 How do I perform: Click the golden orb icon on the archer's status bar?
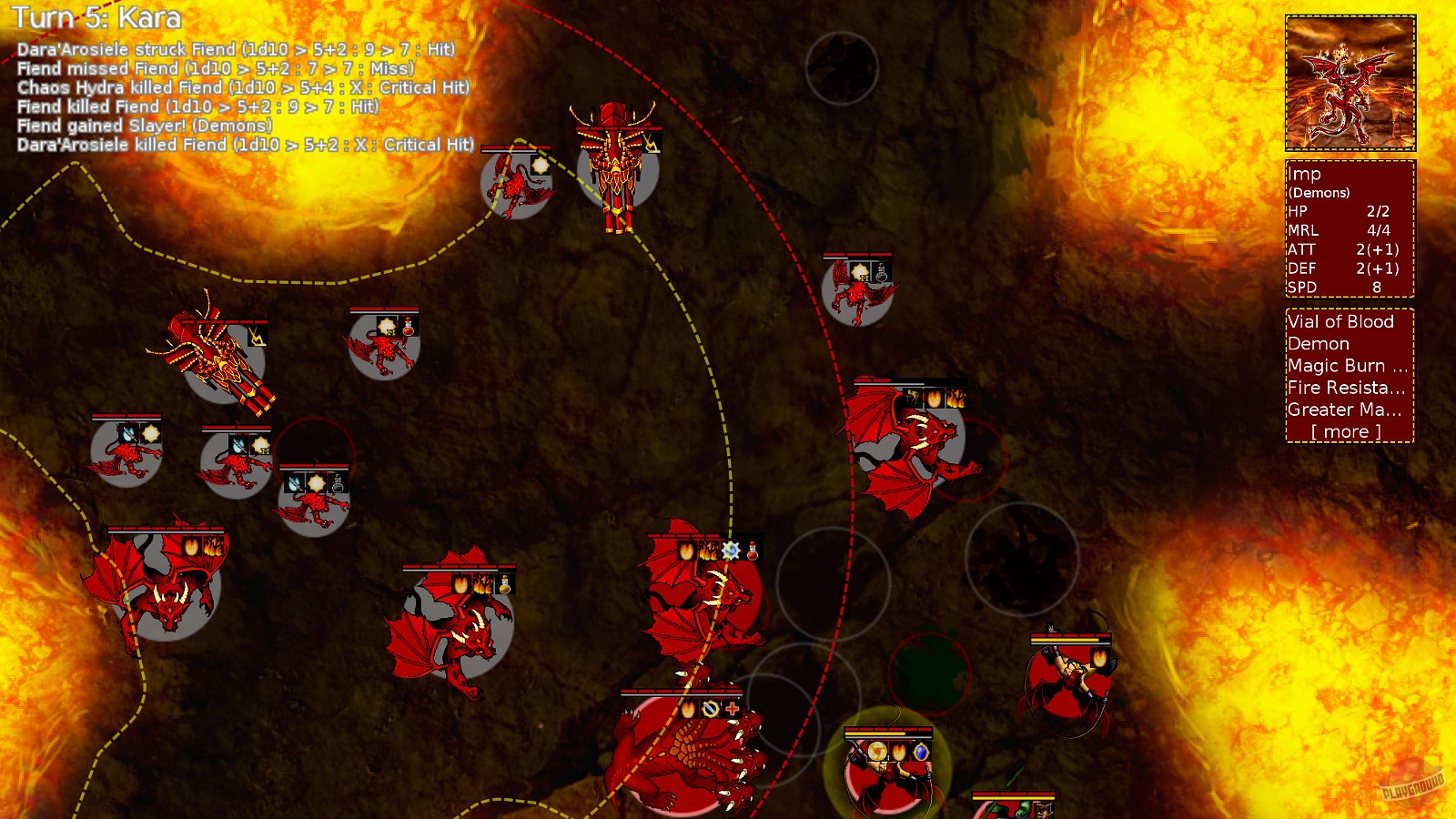click(877, 751)
